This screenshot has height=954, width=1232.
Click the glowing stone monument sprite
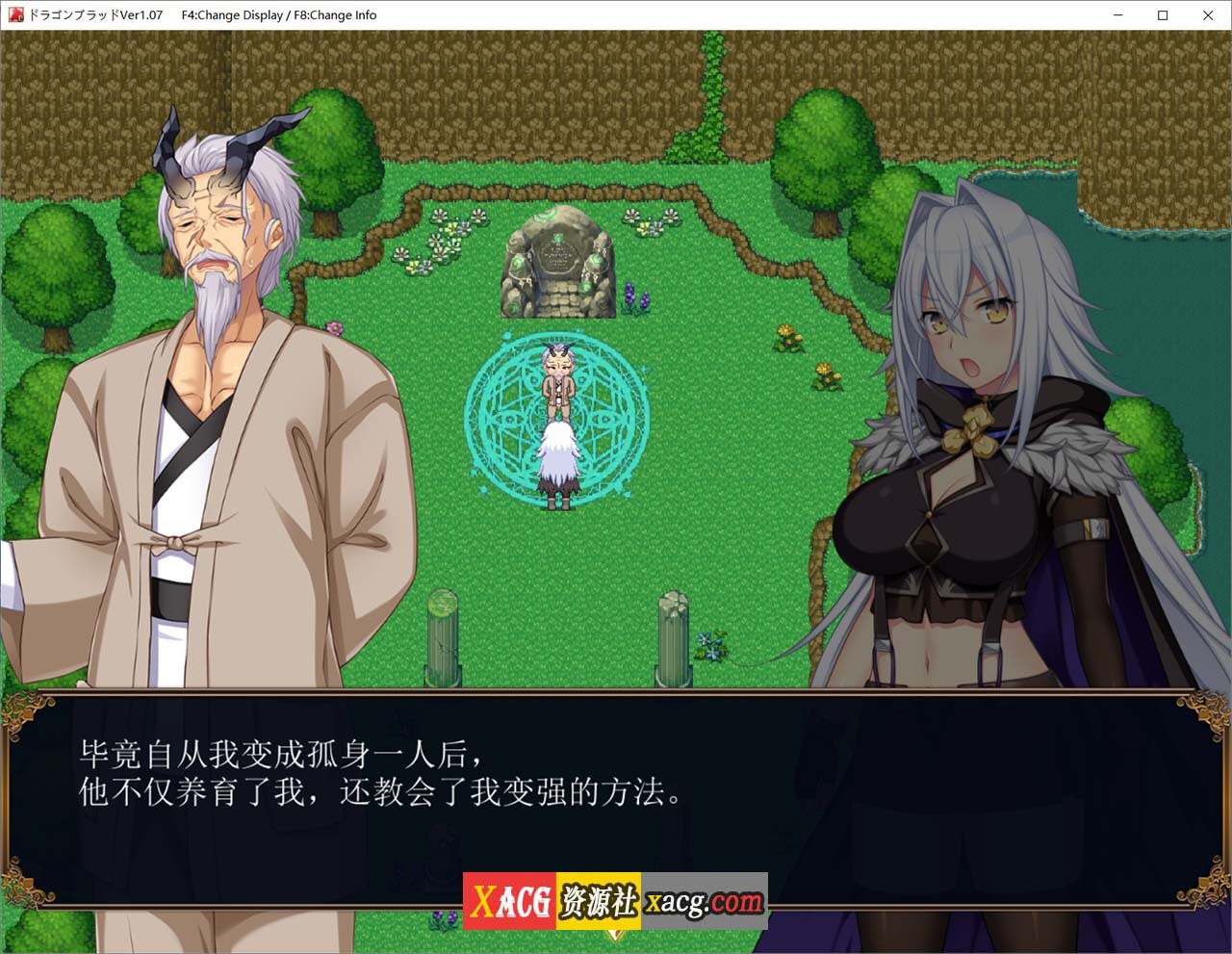click(x=558, y=265)
